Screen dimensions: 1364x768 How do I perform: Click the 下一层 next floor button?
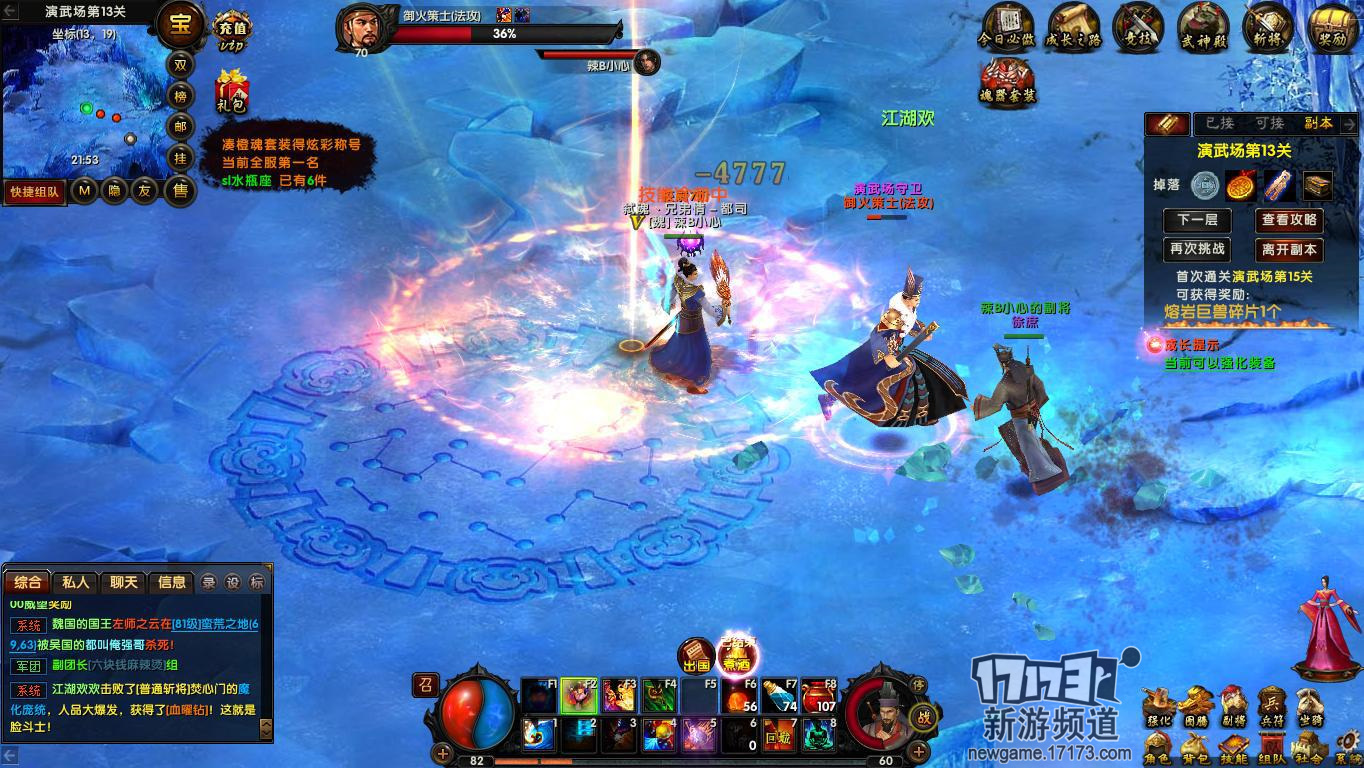click(x=1196, y=220)
